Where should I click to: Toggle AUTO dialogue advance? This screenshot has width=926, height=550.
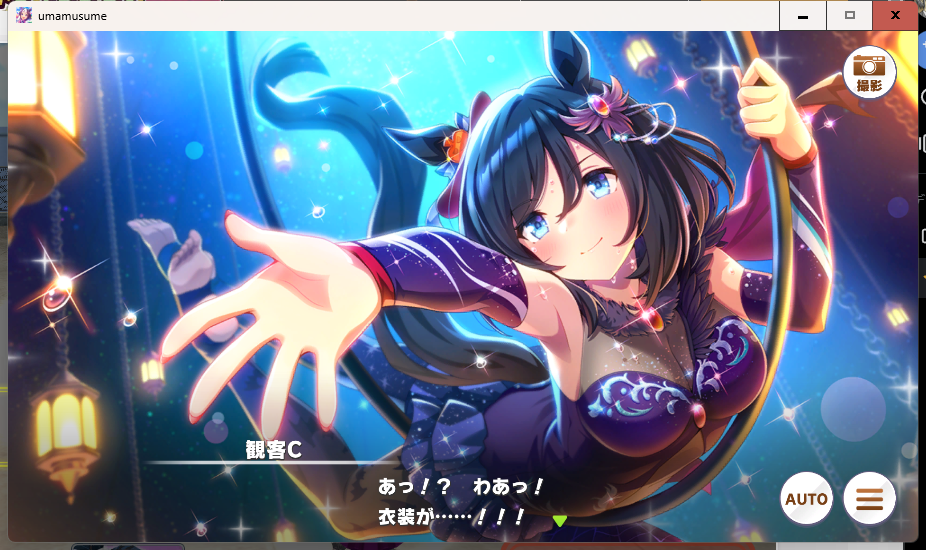(x=806, y=498)
